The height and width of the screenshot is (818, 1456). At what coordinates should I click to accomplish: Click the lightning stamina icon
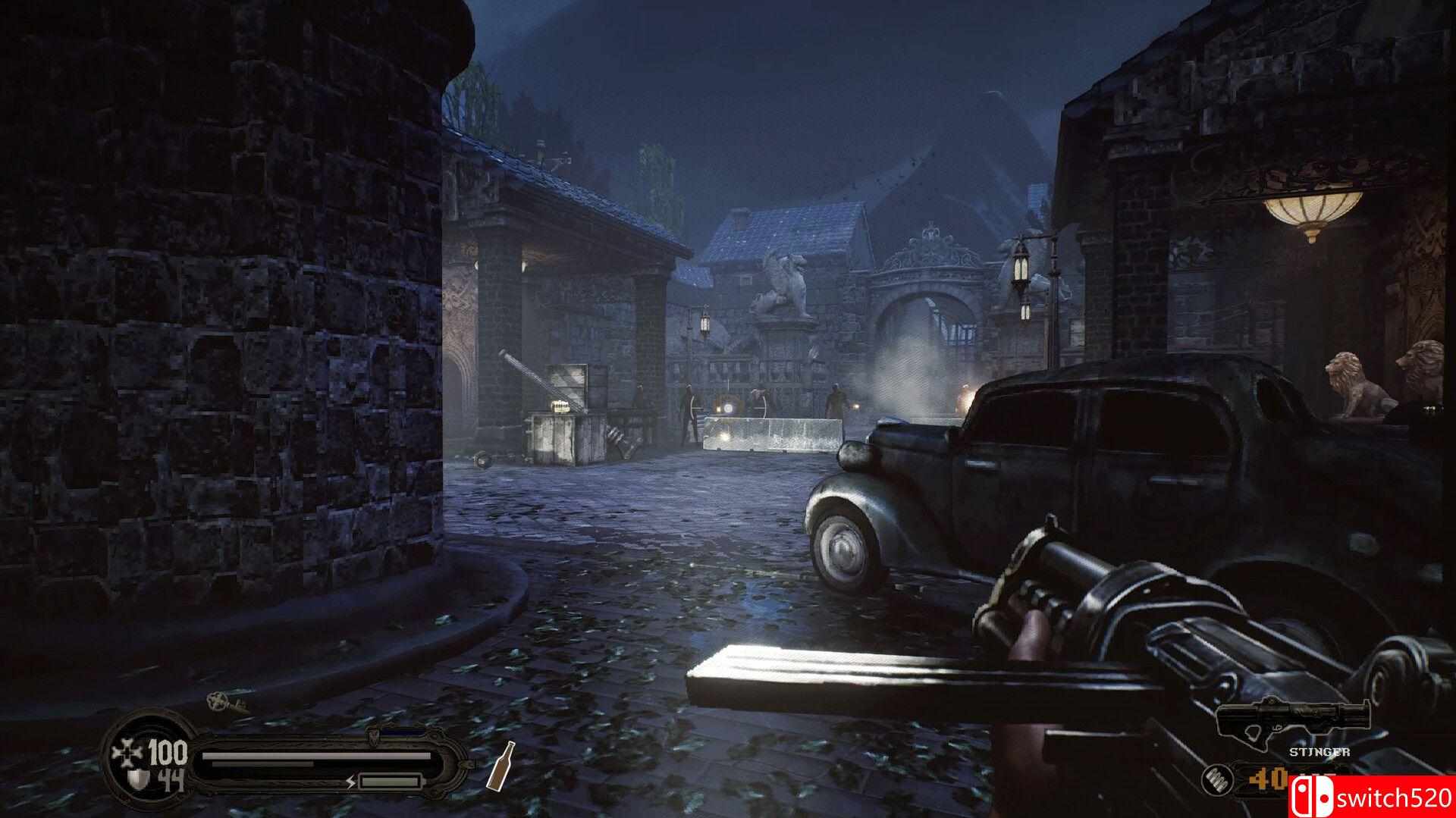coord(351,782)
